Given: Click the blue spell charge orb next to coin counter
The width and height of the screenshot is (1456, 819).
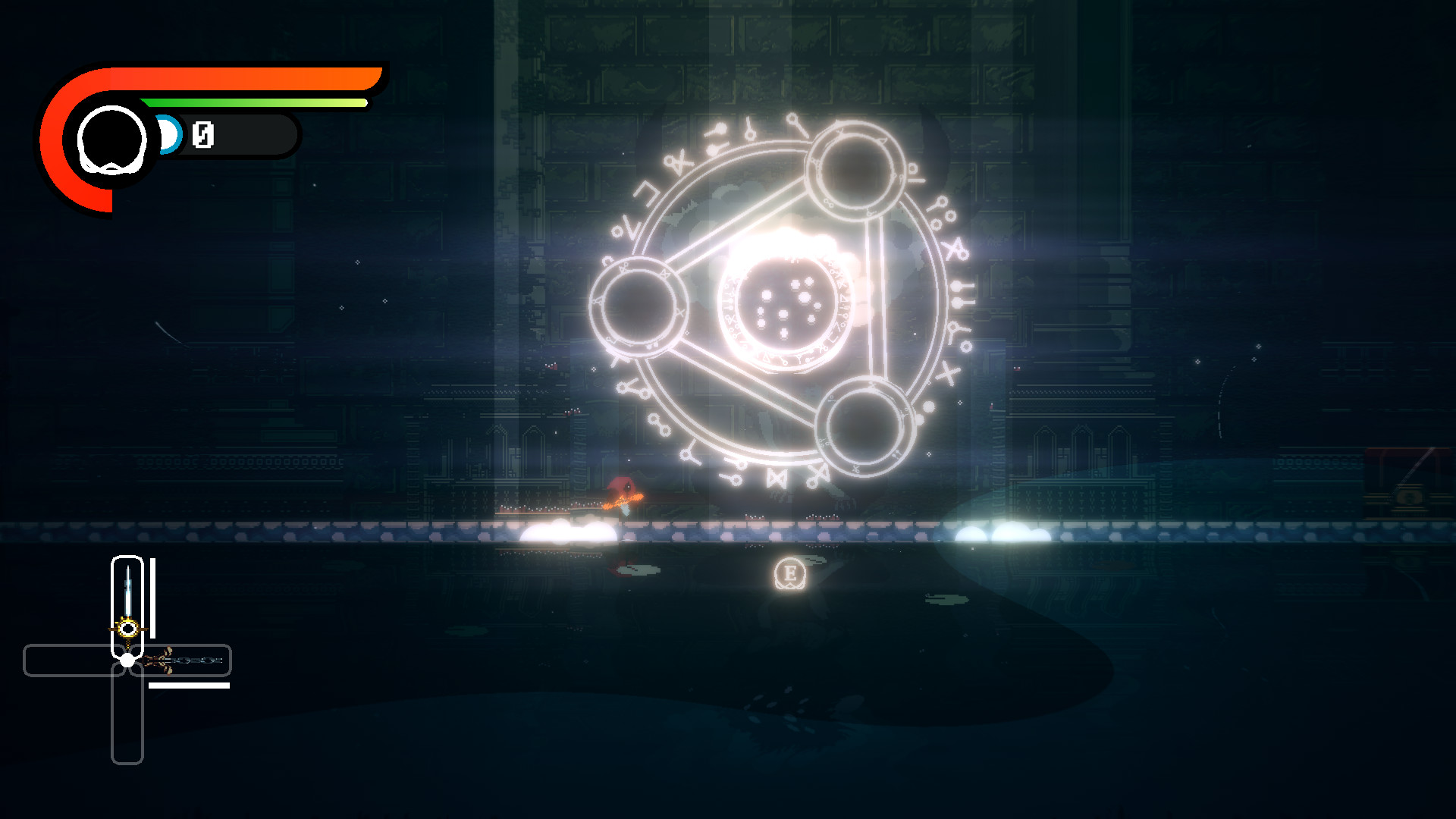Looking at the screenshot, I should pyautogui.click(x=168, y=135).
